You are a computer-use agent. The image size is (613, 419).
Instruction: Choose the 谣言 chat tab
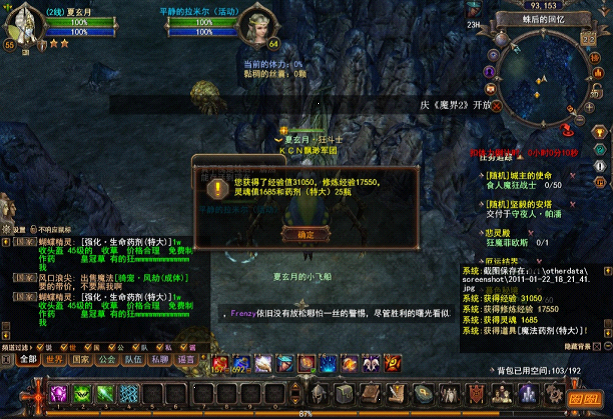coord(186,359)
